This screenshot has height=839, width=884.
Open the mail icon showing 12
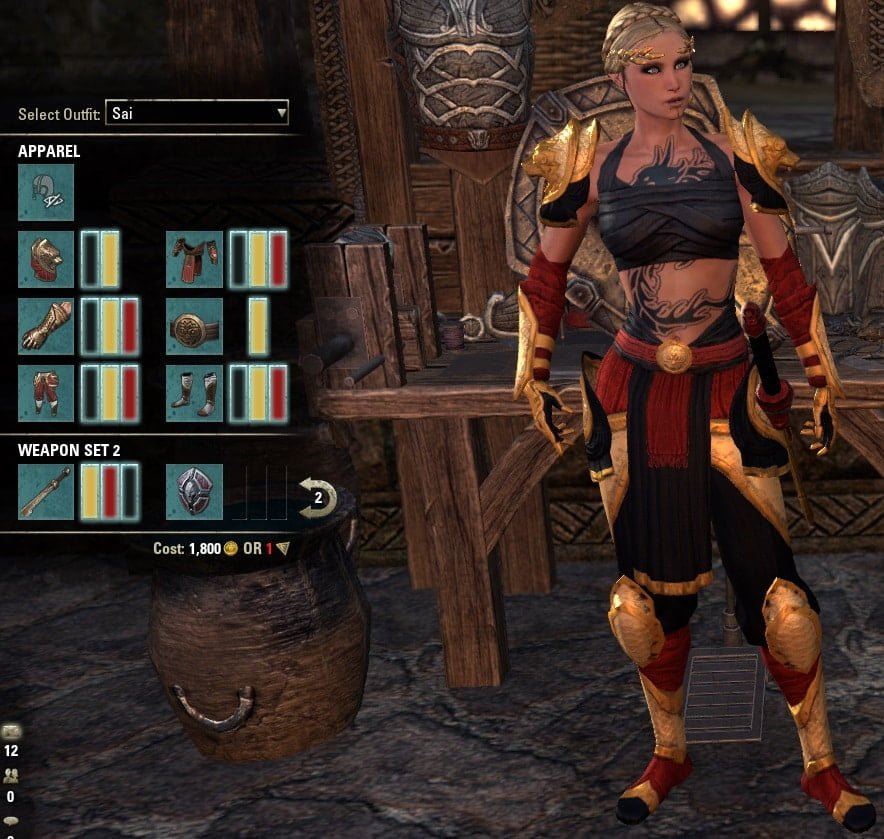pos(11,731)
